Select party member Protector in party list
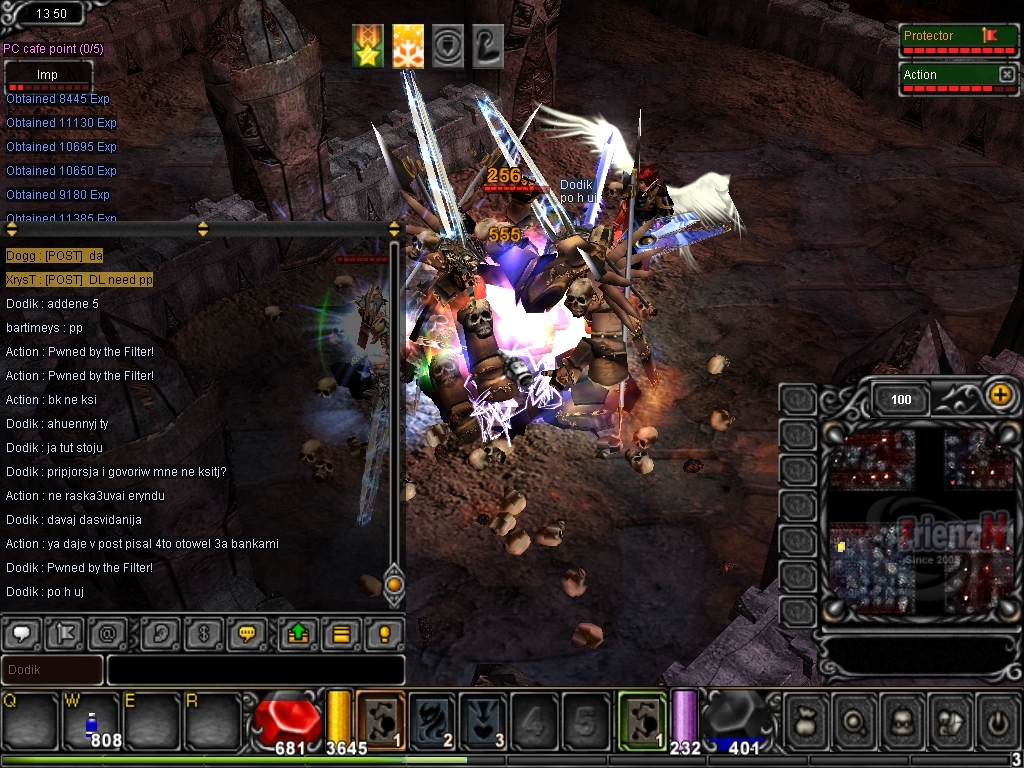 tap(945, 37)
